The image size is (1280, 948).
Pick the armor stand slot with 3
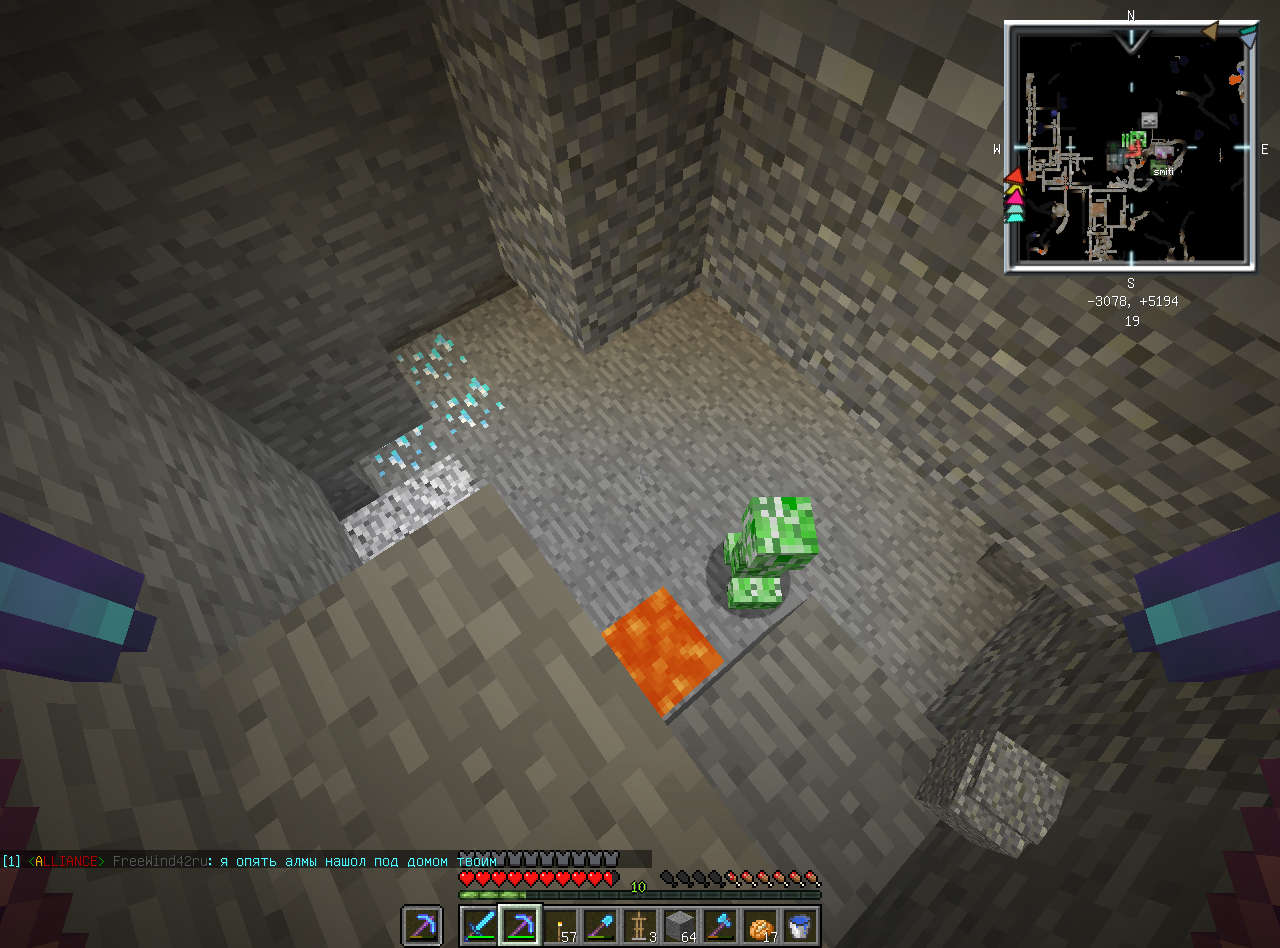(640, 926)
